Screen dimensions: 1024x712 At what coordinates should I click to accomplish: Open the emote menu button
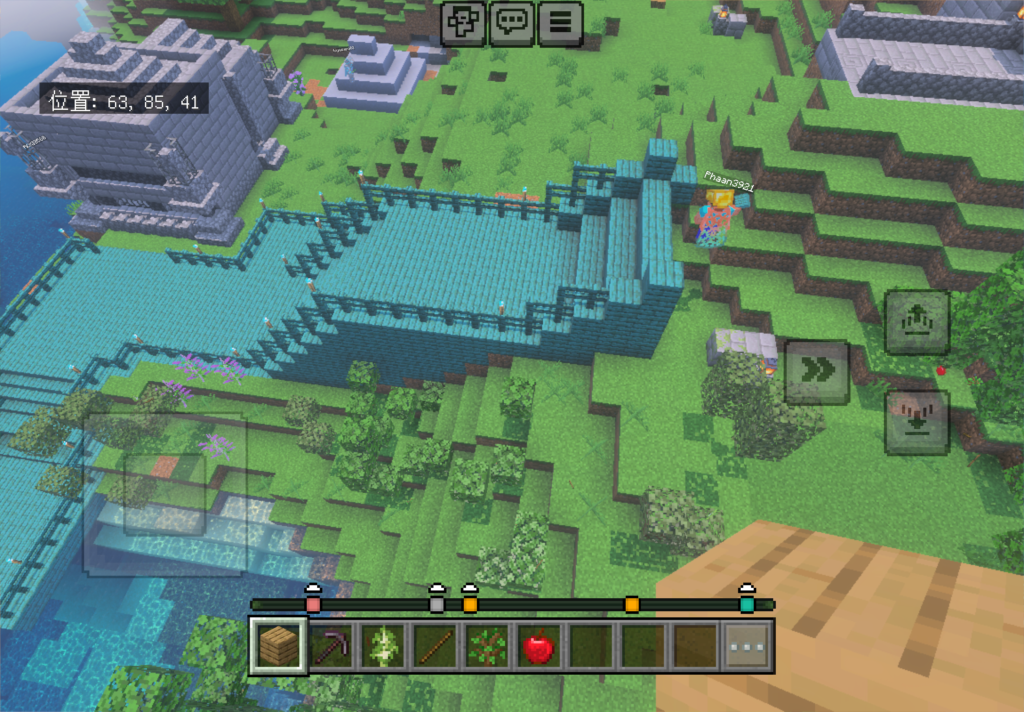tap(463, 23)
